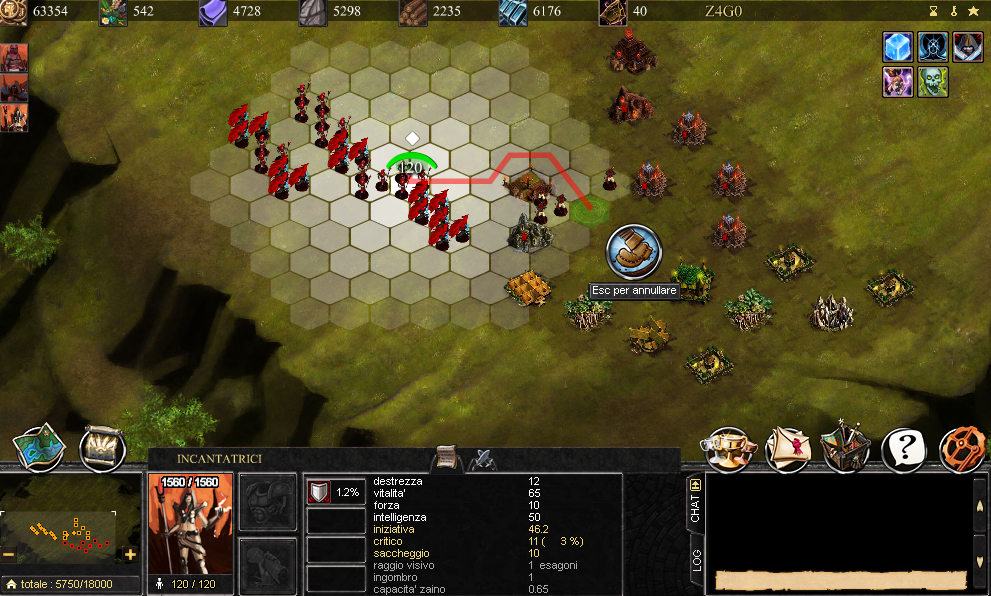
Task: Activate the green skull spell
Action: pyautogui.click(x=933, y=82)
